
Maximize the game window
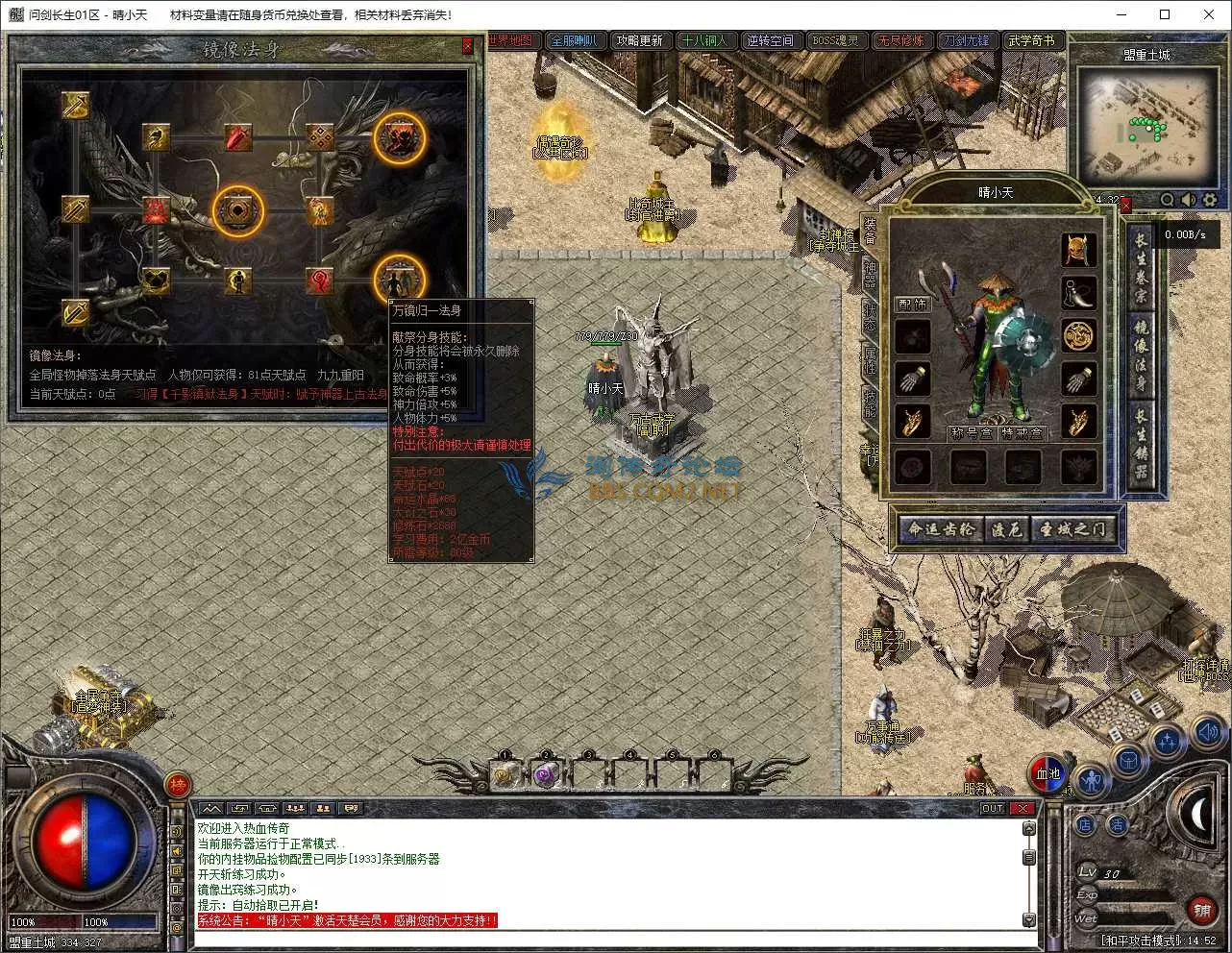1165,14
